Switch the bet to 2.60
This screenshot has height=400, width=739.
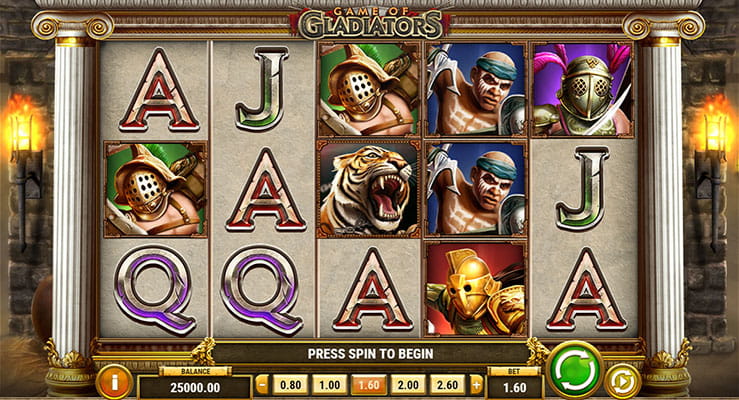pyautogui.click(x=447, y=385)
